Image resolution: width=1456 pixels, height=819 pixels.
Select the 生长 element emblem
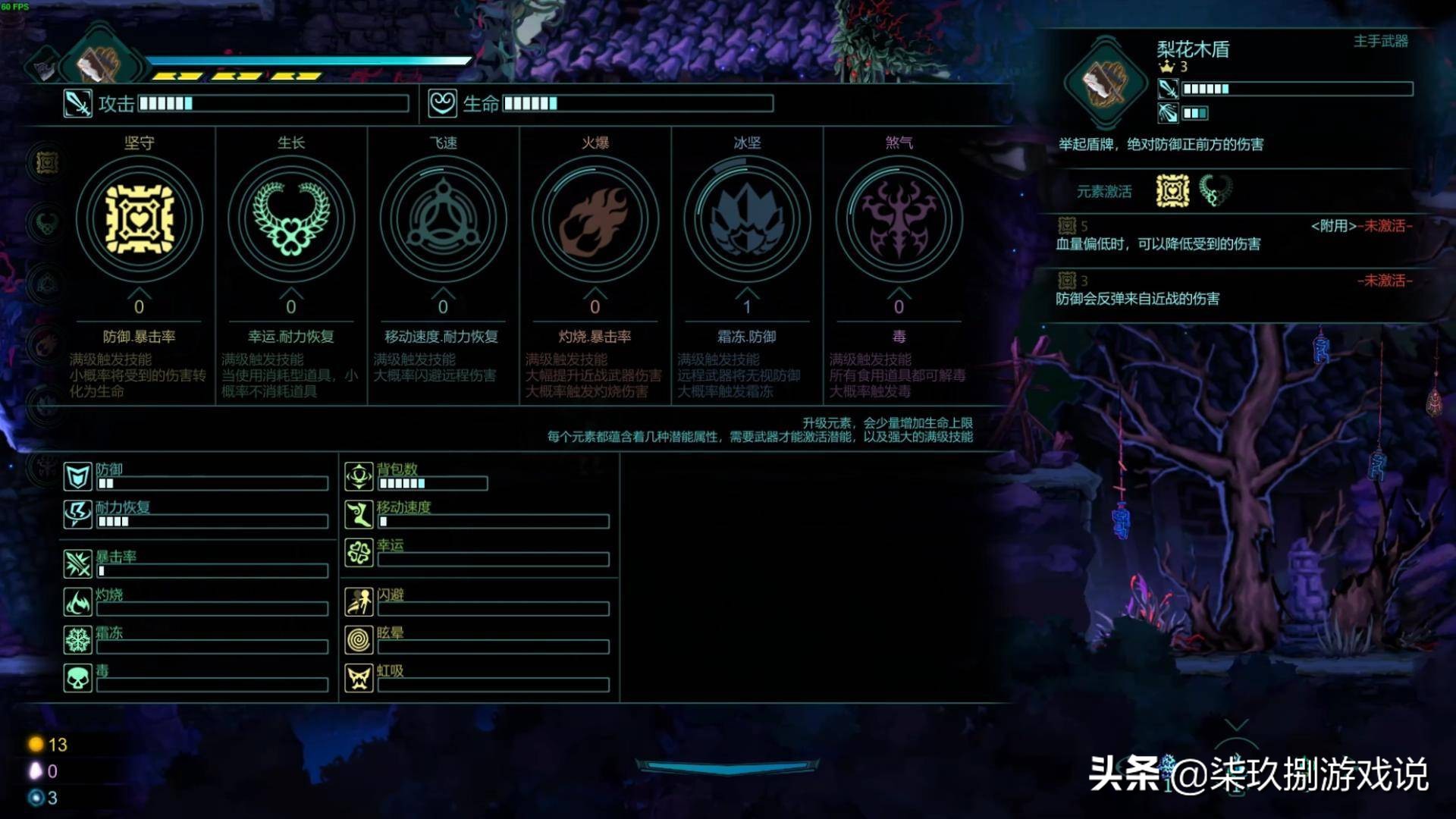pyautogui.click(x=290, y=218)
